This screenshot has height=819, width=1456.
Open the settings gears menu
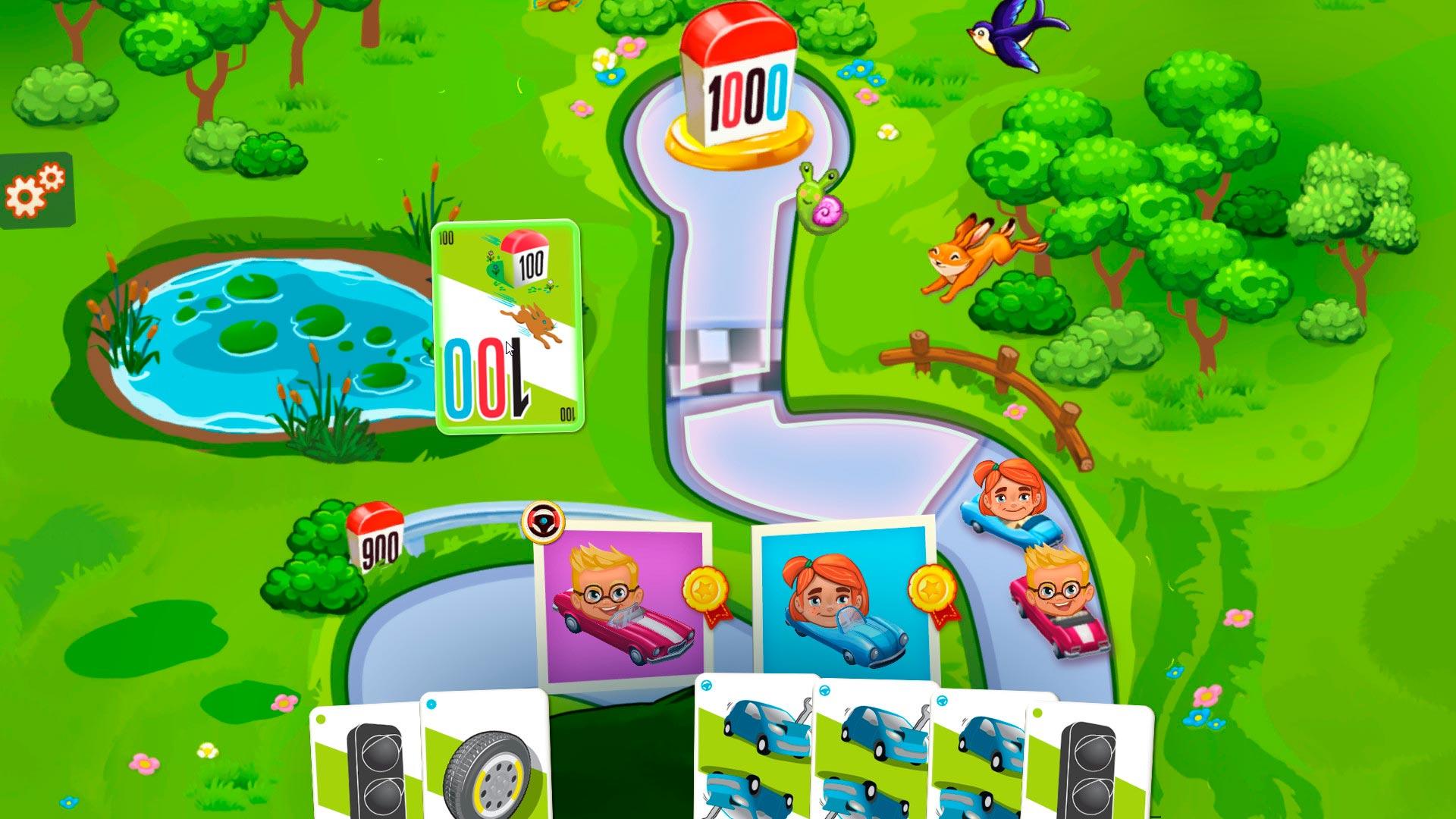click(36, 190)
